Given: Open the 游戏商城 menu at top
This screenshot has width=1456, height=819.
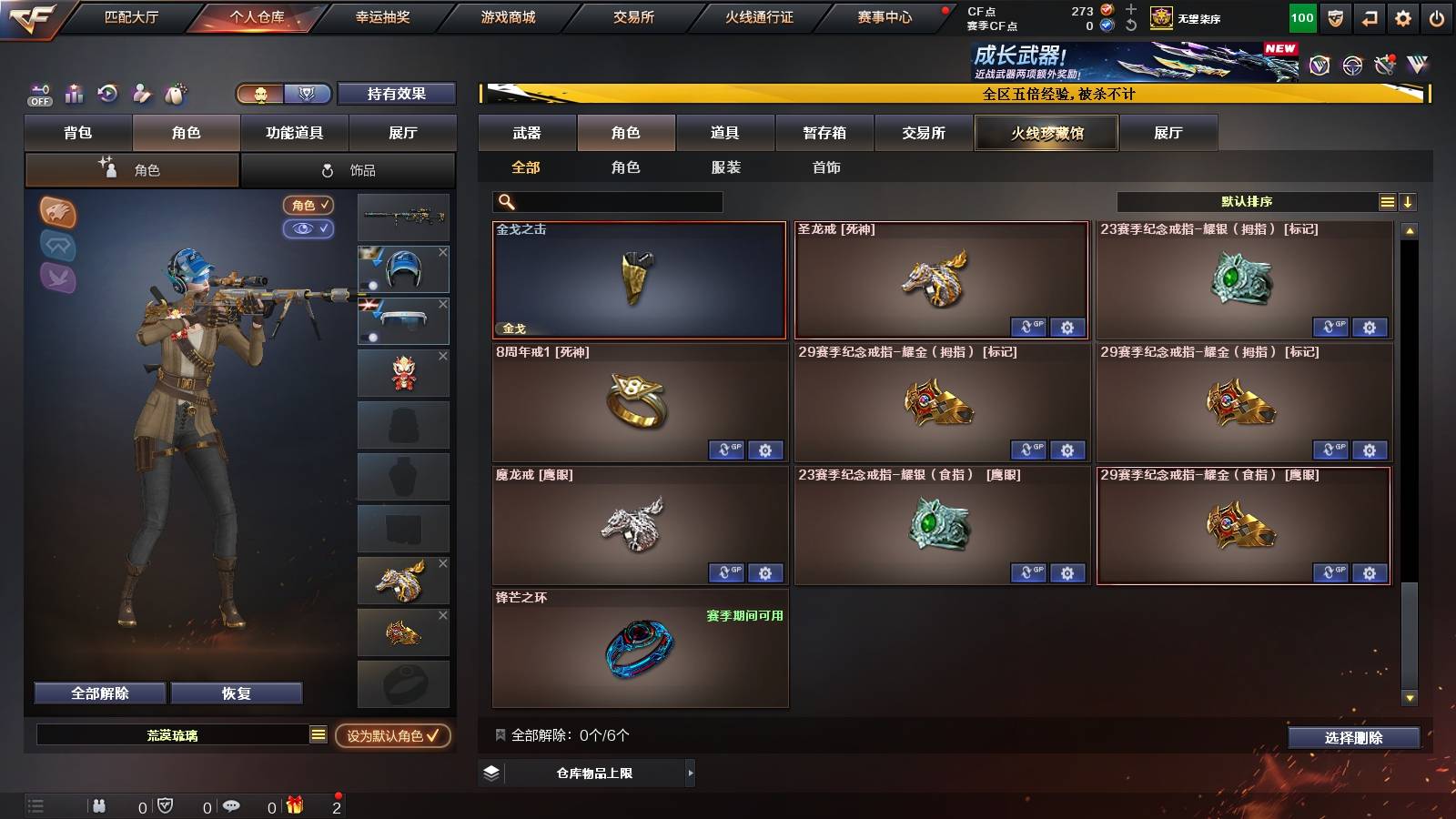Looking at the screenshot, I should (x=506, y=16).
